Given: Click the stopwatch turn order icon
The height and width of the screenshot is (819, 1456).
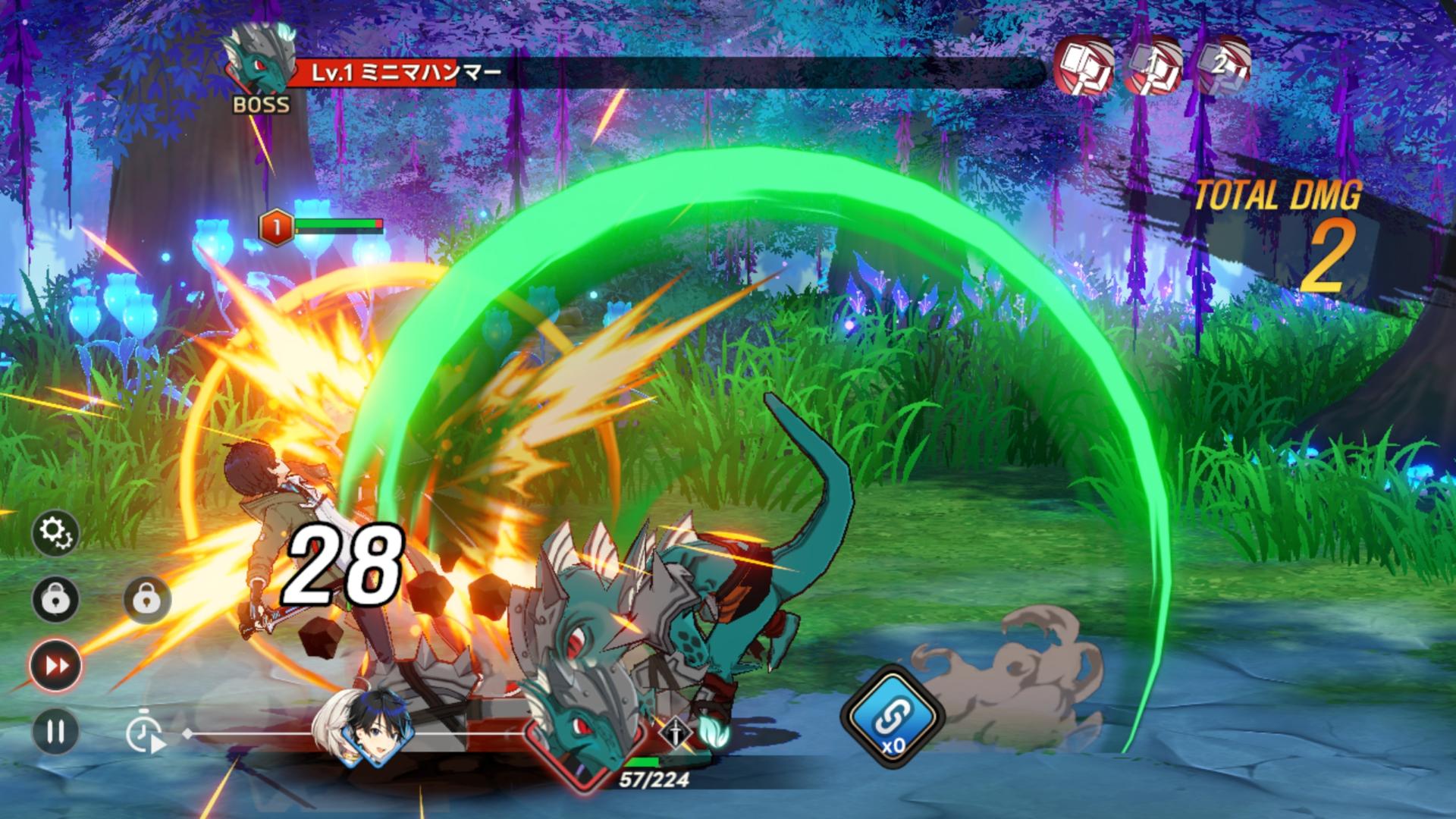Looking at the screenshot, I should (x=145, y=734).
